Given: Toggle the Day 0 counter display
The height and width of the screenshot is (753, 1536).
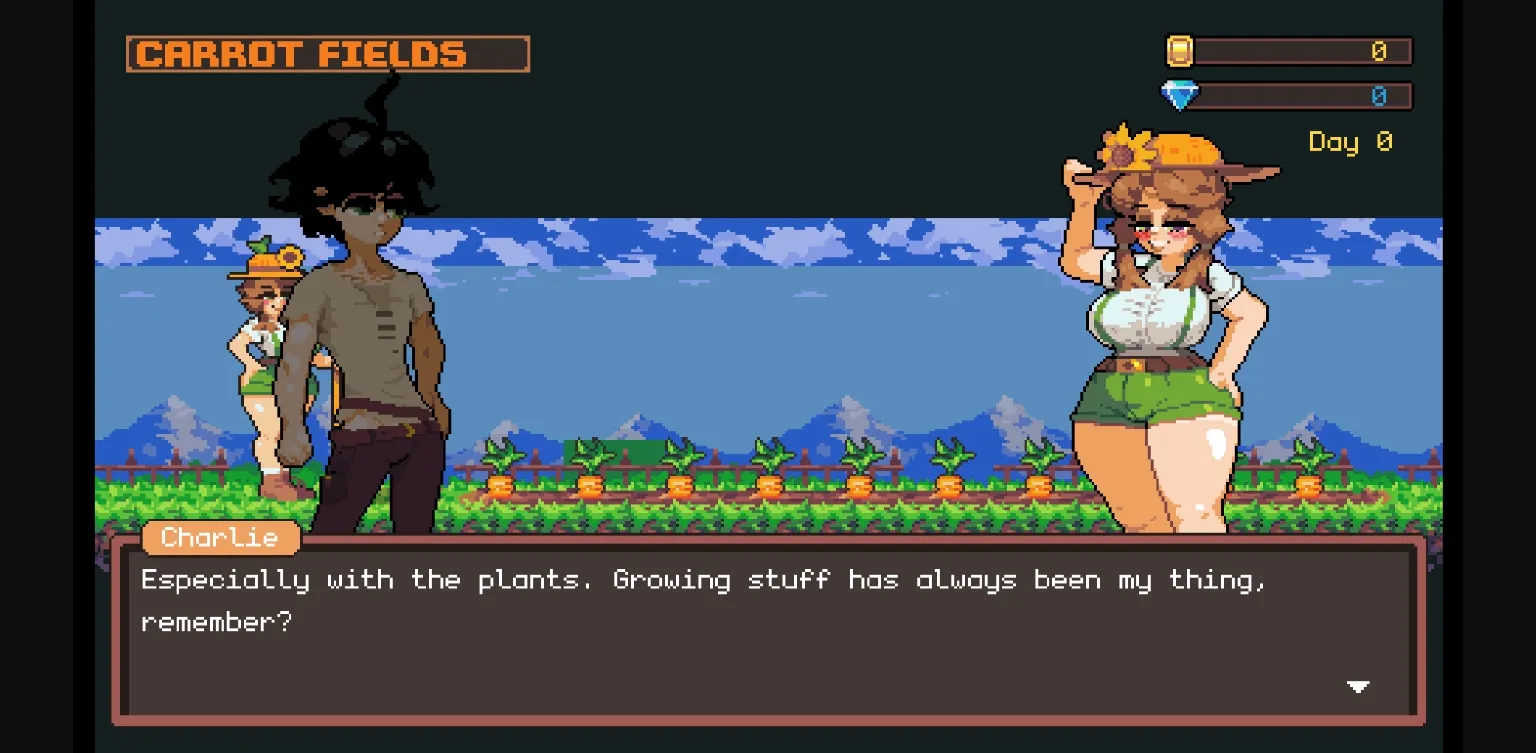Looking at the screenshot, I should point(1349,142).
